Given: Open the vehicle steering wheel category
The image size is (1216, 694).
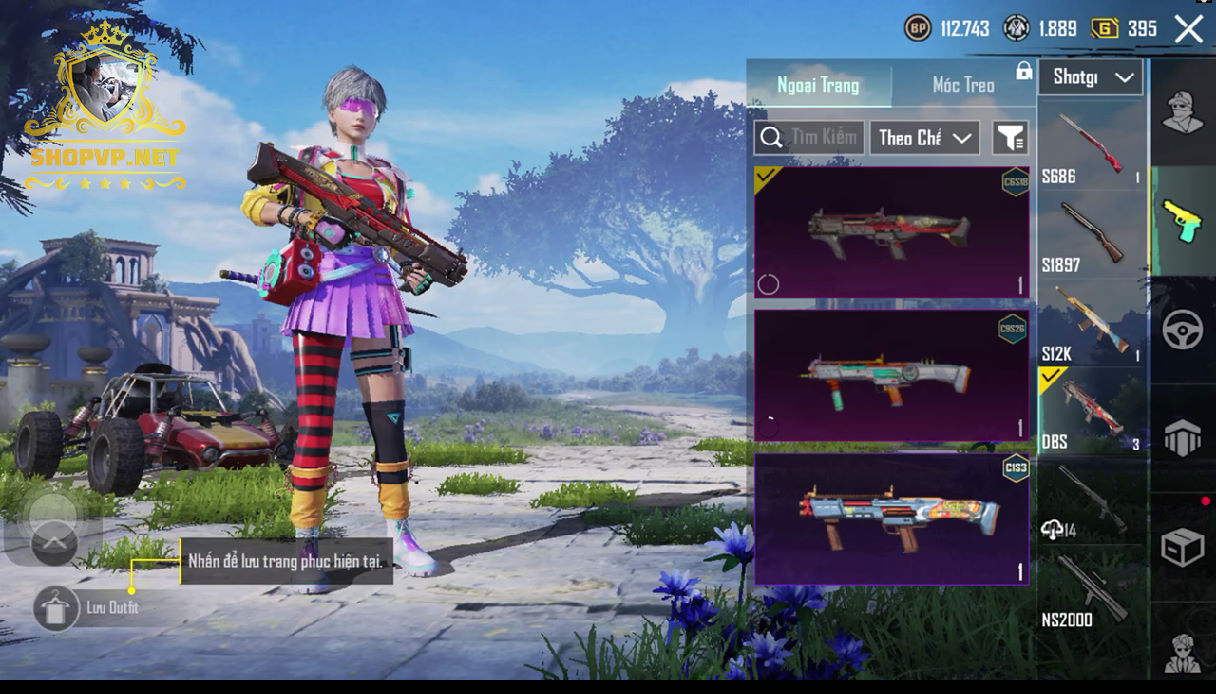Looking at the screenshot, I should pos(1182,330).
